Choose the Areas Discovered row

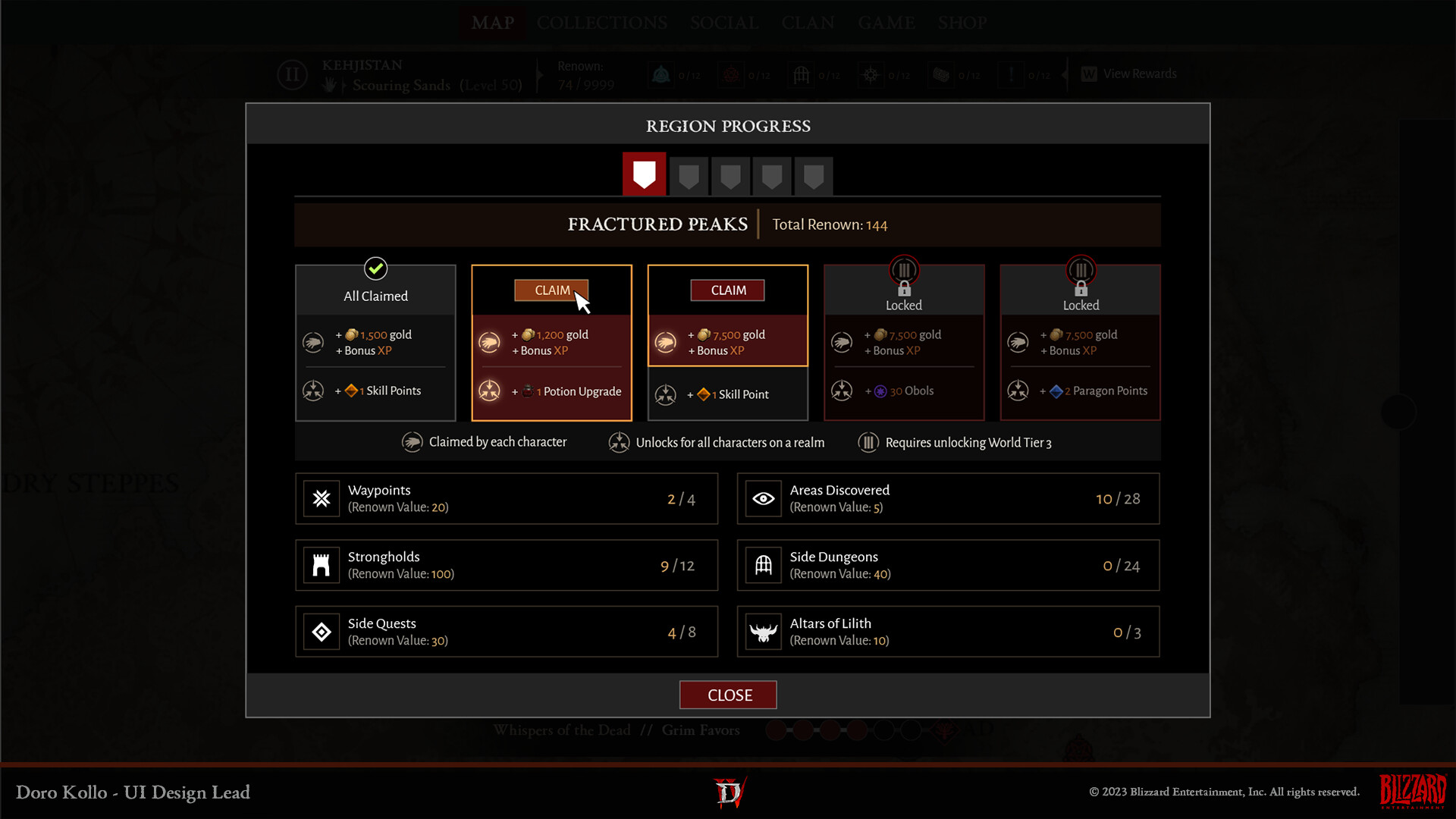[948, 499]
